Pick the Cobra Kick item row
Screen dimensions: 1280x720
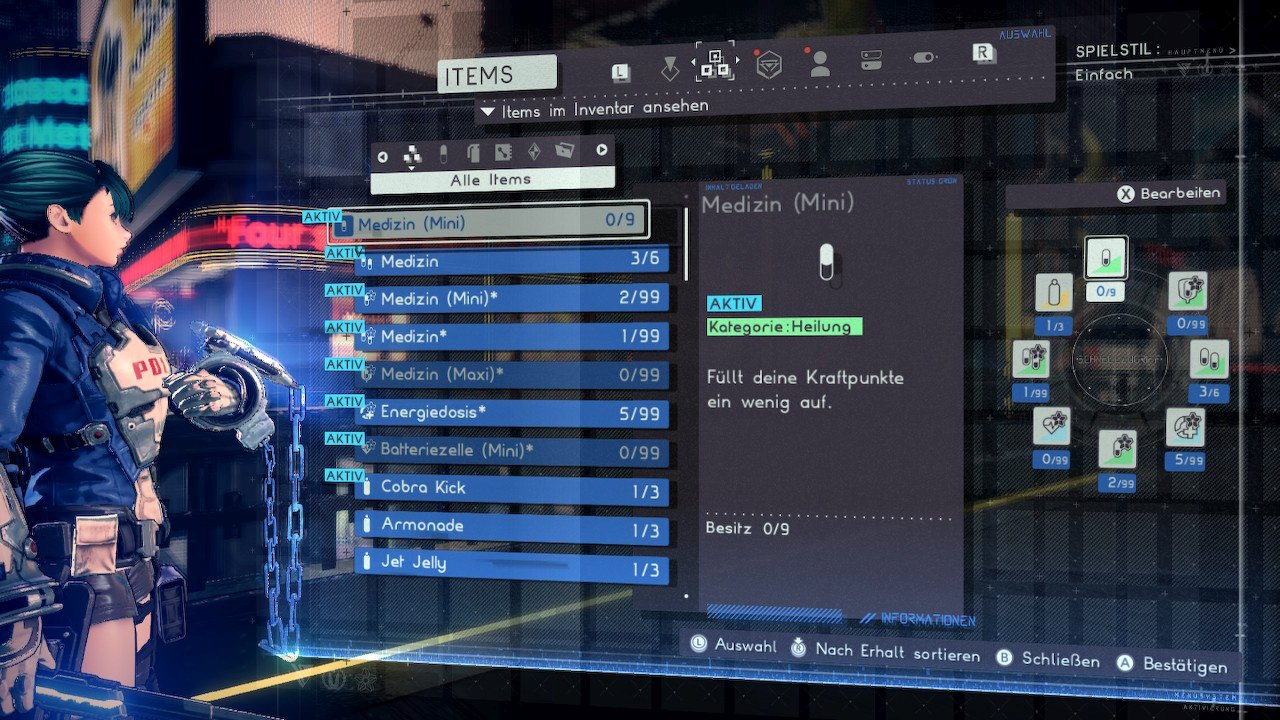(512, 488)
